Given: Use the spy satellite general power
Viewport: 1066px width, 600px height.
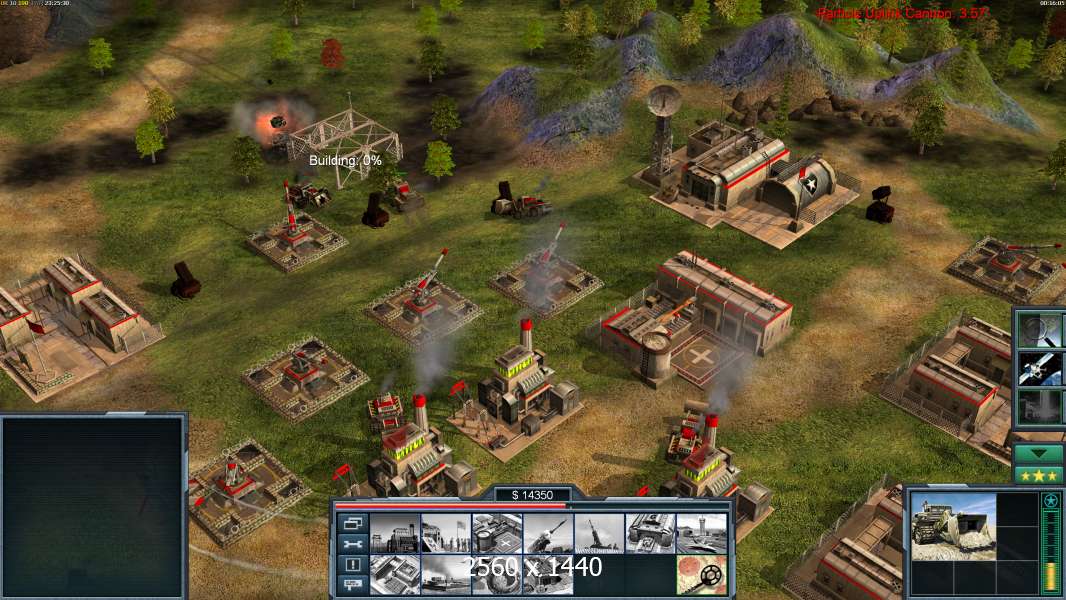Looking at the screenshot, I should pyautogui.click(x=1040, y=368).
